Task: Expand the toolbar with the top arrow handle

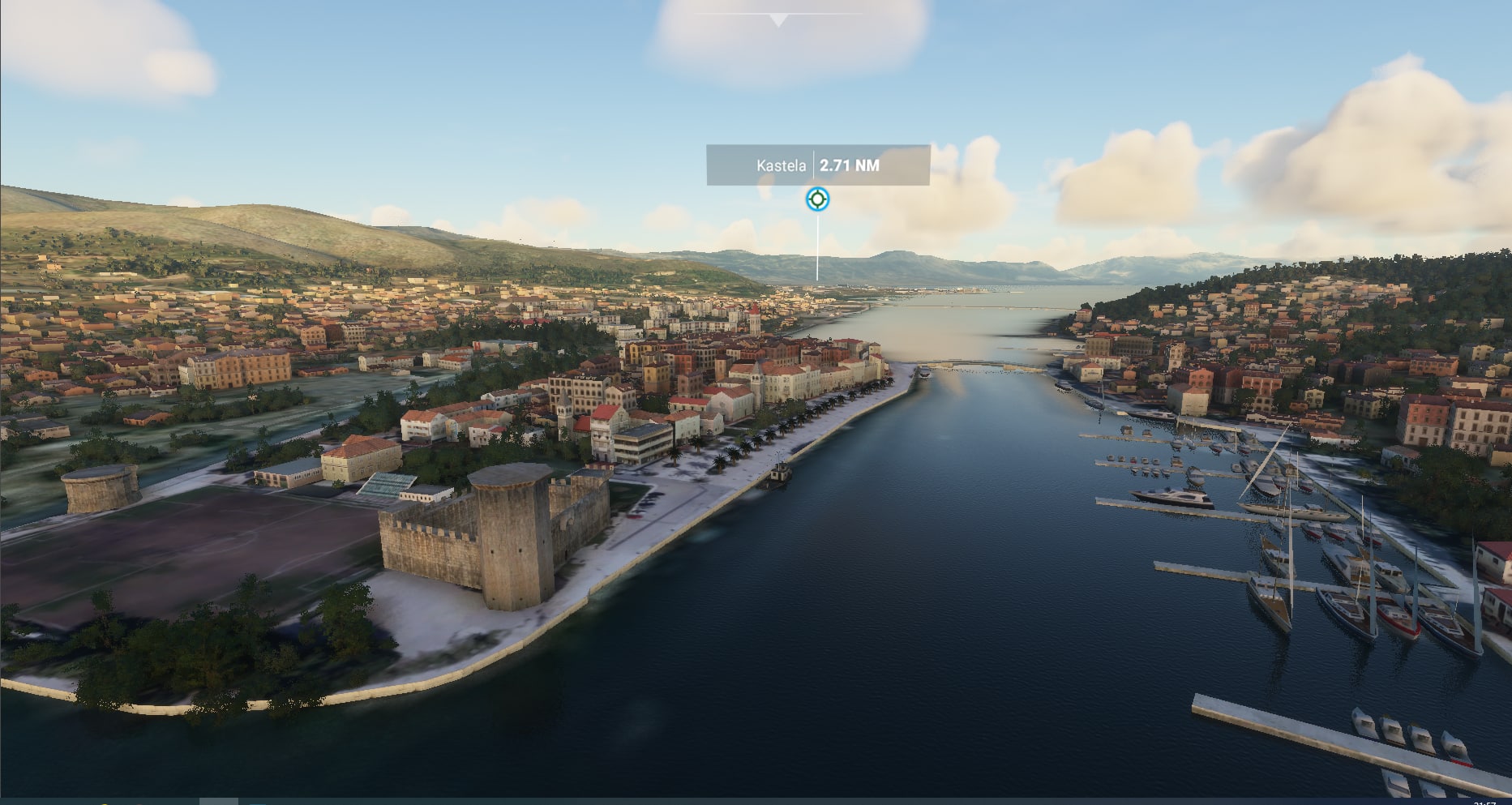Action: pos(778,19)
